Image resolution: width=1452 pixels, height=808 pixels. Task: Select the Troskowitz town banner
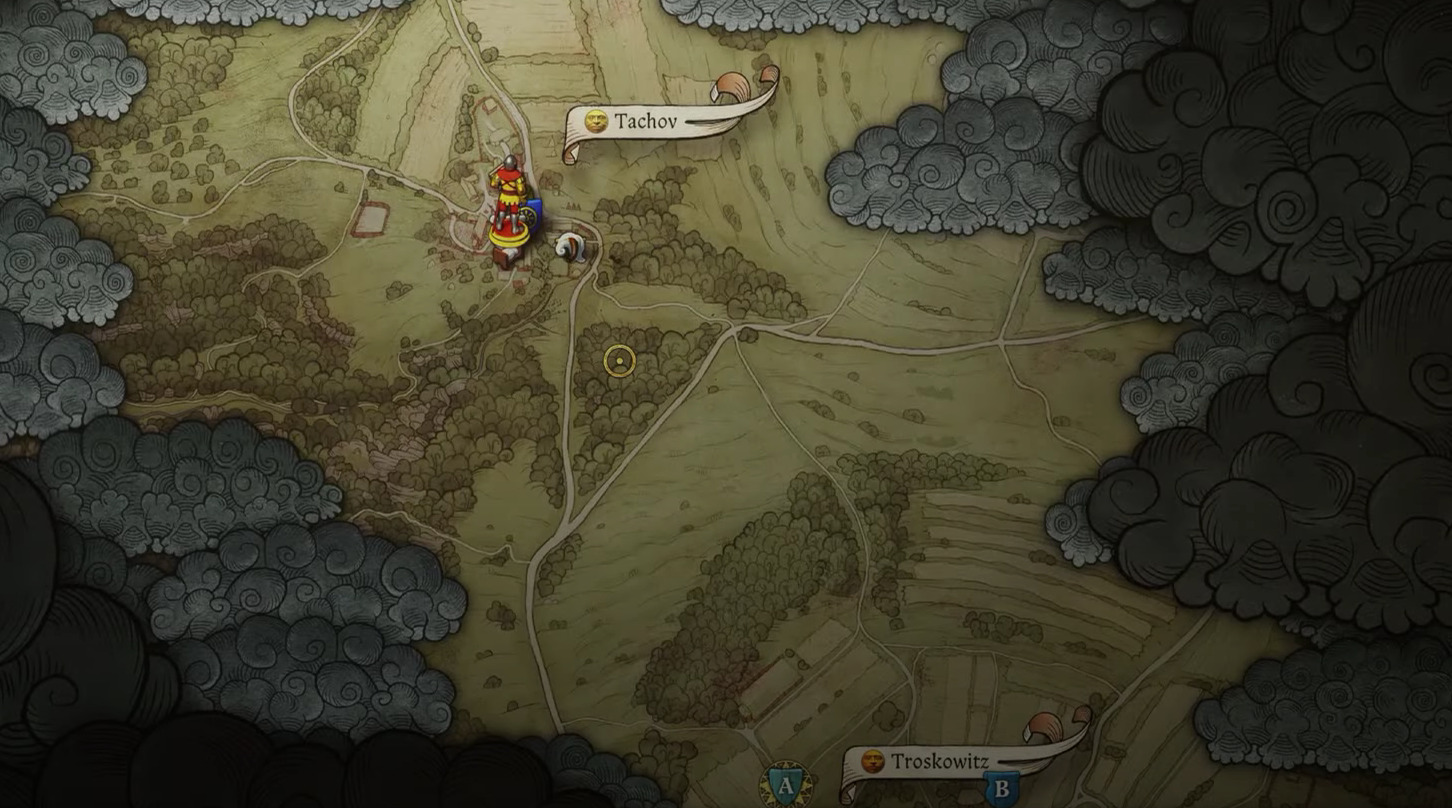(x=938, y=762)
